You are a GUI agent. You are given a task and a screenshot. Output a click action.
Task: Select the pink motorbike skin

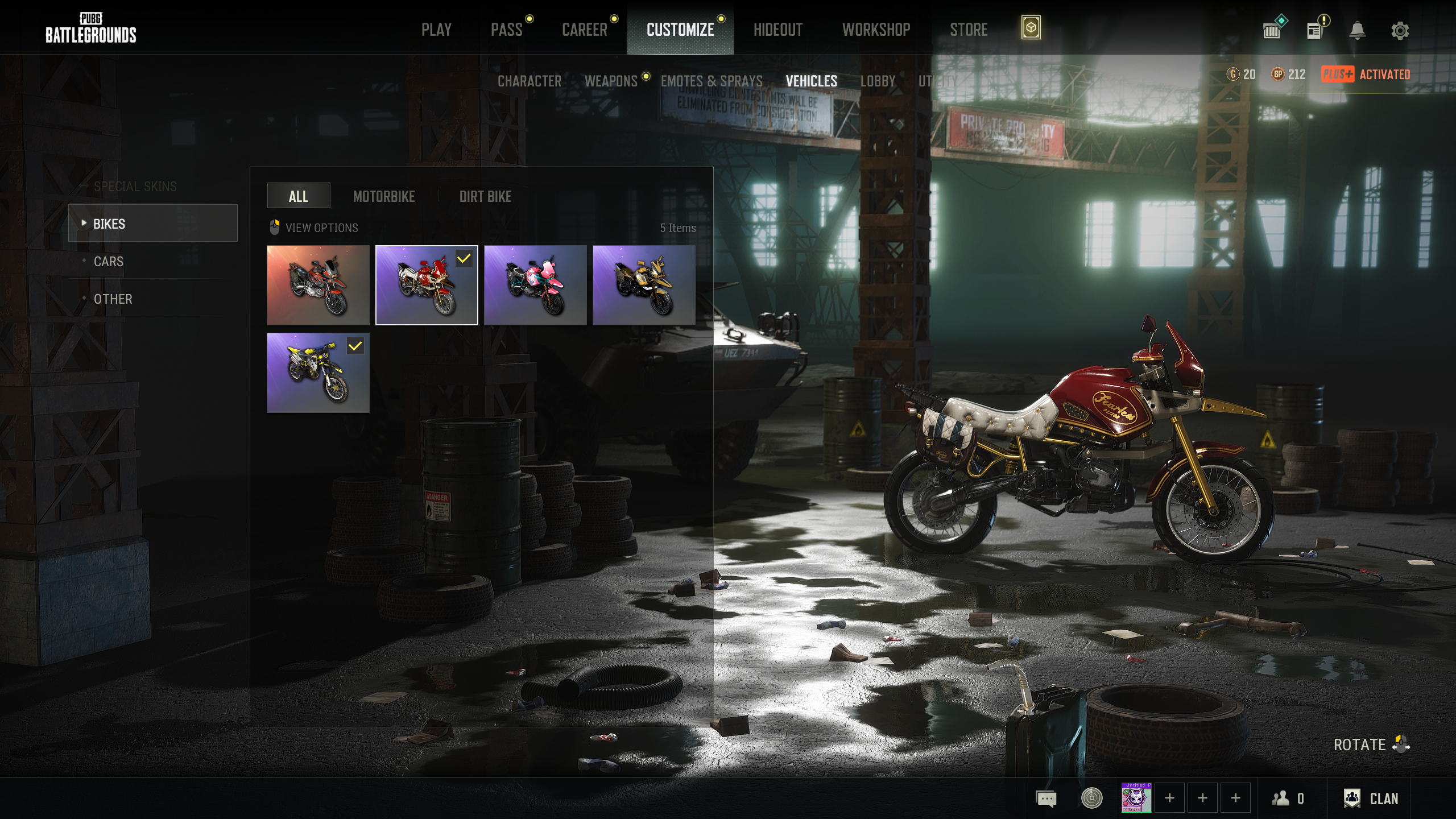(x=535, y=285)
